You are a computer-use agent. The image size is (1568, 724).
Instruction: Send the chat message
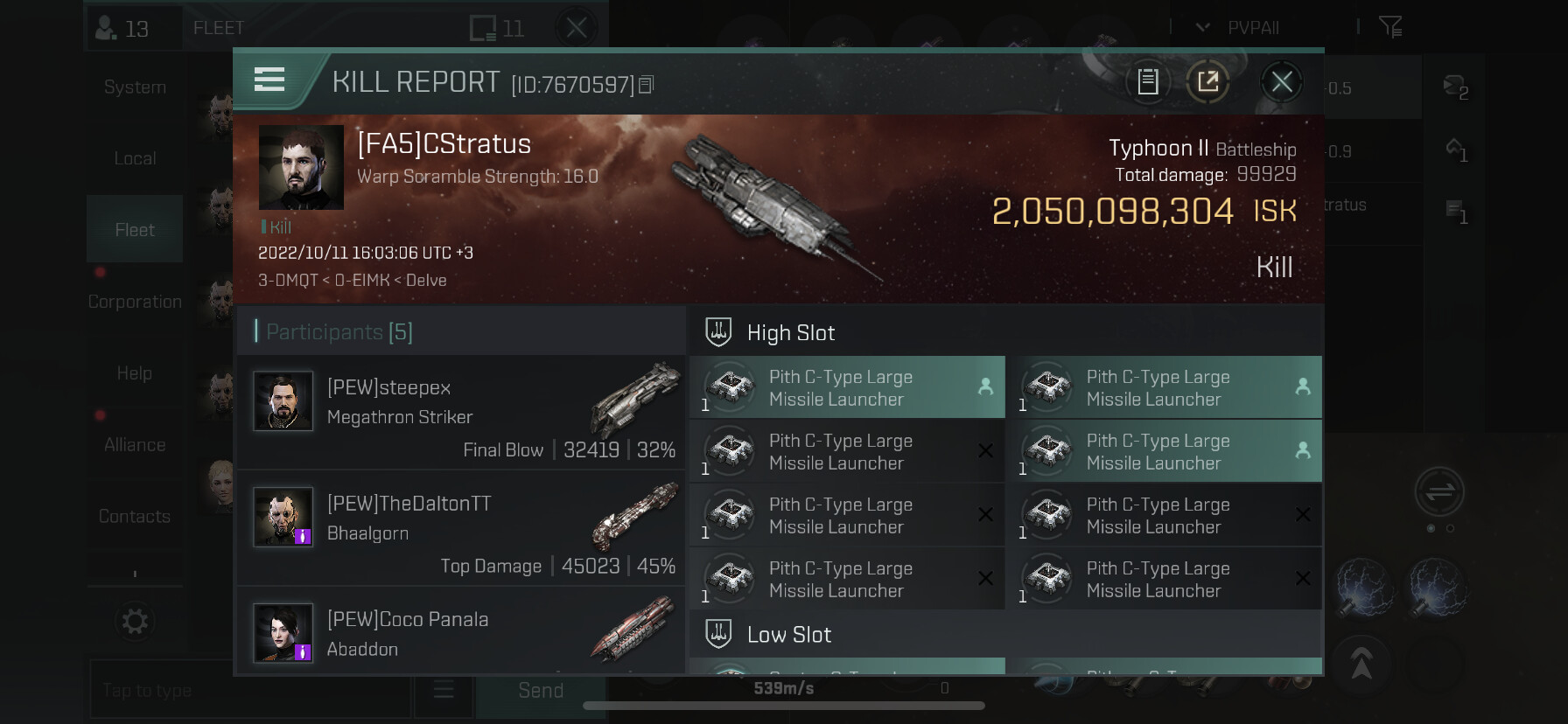coord(540,691)
